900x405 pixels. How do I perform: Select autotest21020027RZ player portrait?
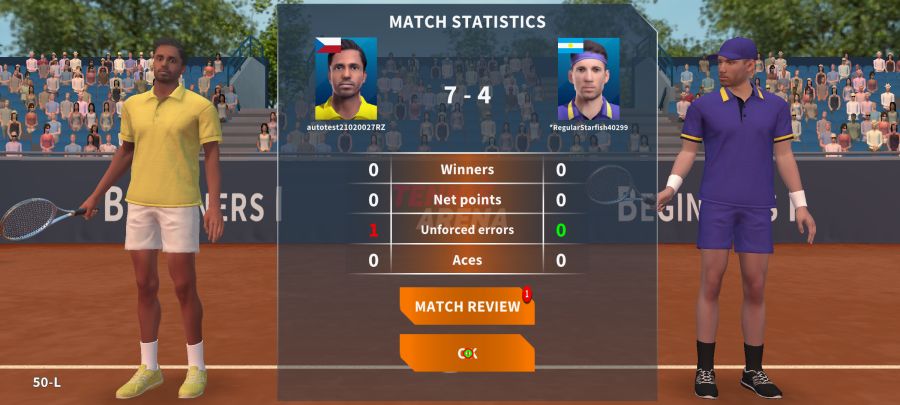(x=346, y=79)
